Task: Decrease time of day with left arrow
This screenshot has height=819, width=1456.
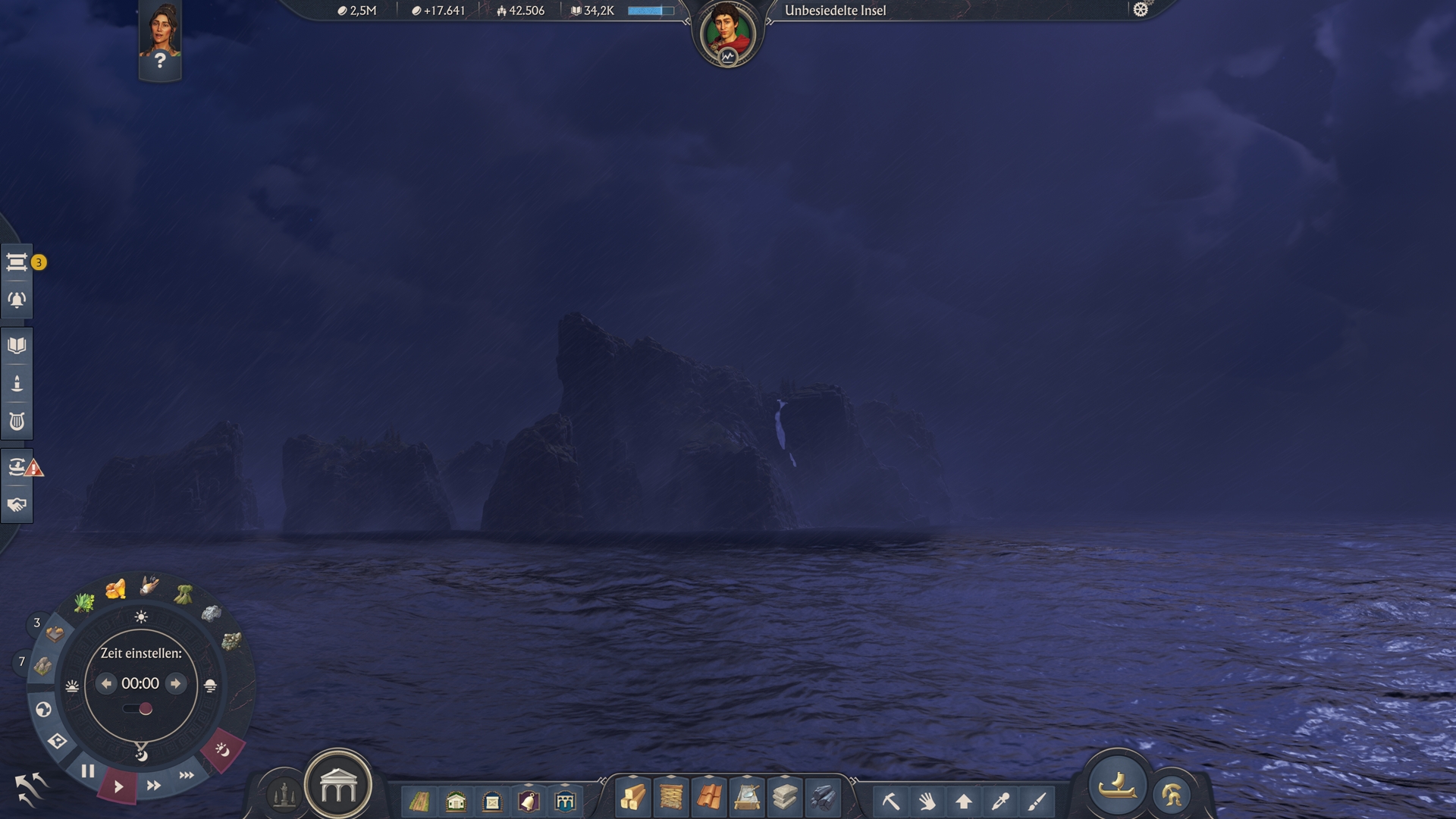Action: [106, 683]
